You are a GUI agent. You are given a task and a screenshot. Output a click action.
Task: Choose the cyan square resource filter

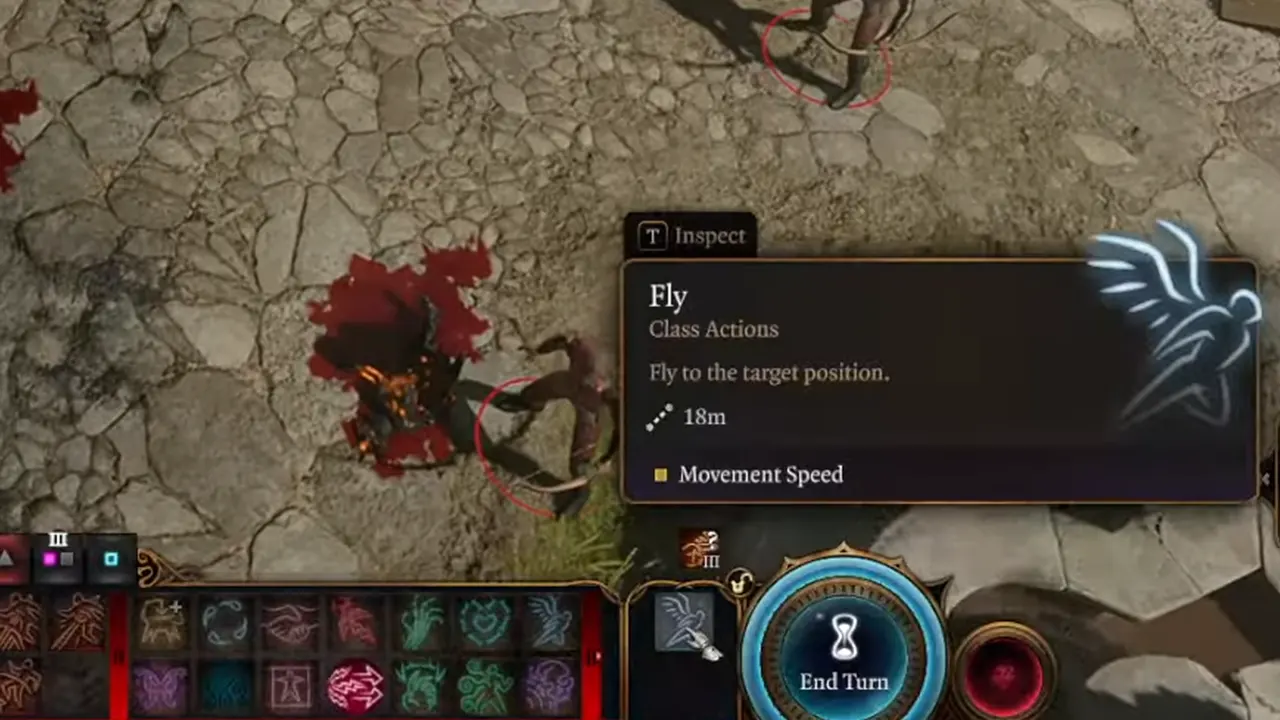tap(111, 559)
